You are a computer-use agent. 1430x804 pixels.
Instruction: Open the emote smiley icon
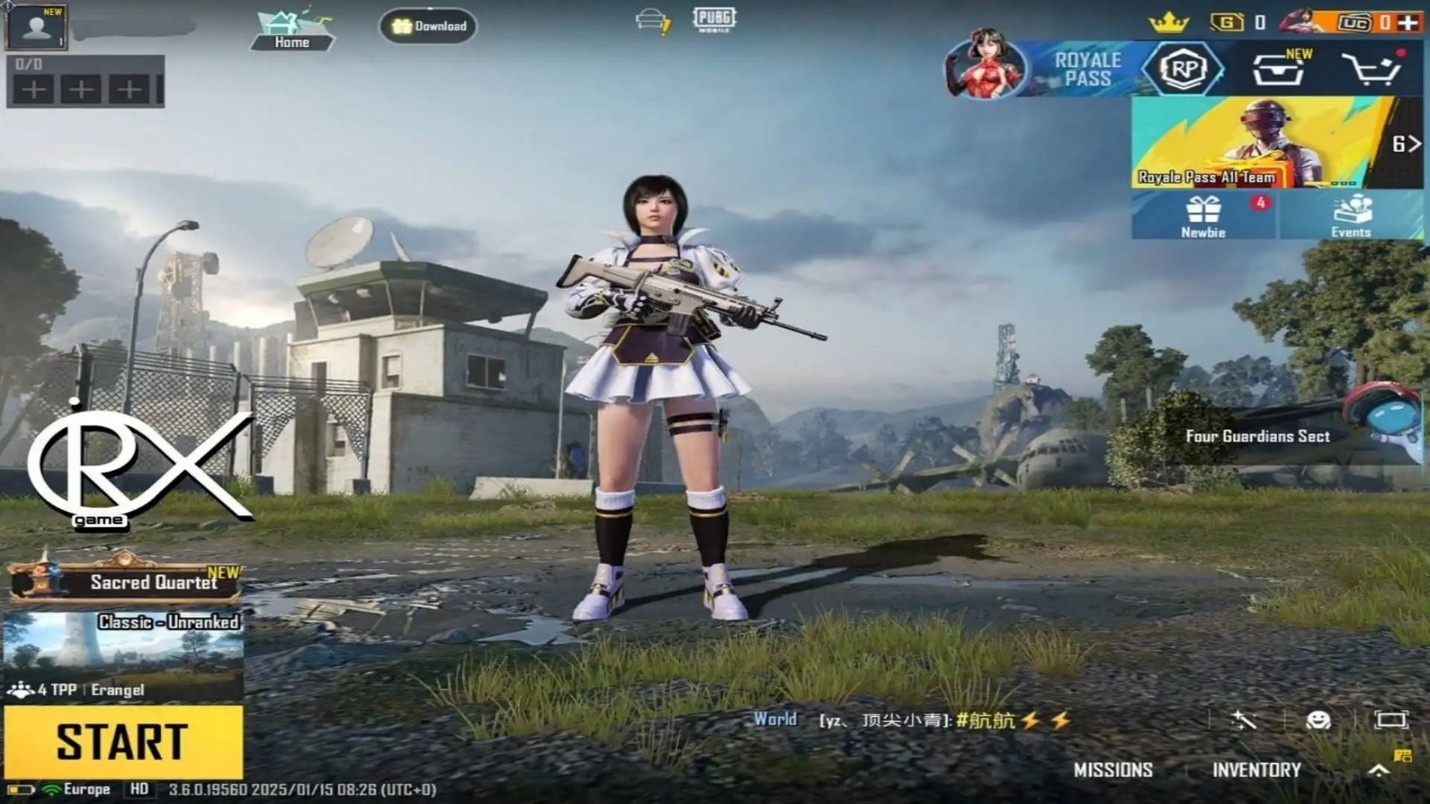[x=1318, y=720]
